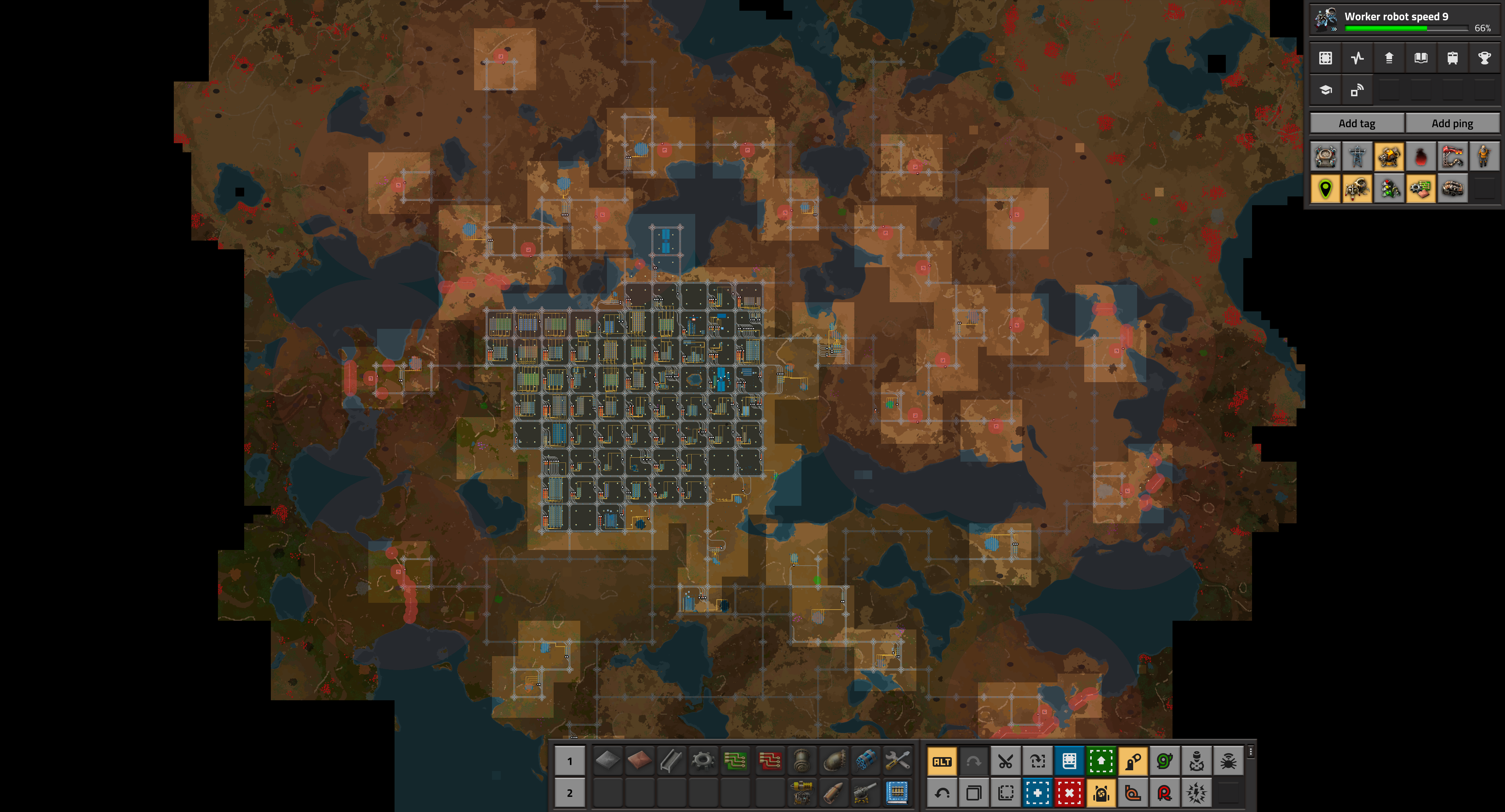The width and height of the screenshot is (1505, 812).
Task: Toggle the ALT mode shortcut
Action: 942,761
